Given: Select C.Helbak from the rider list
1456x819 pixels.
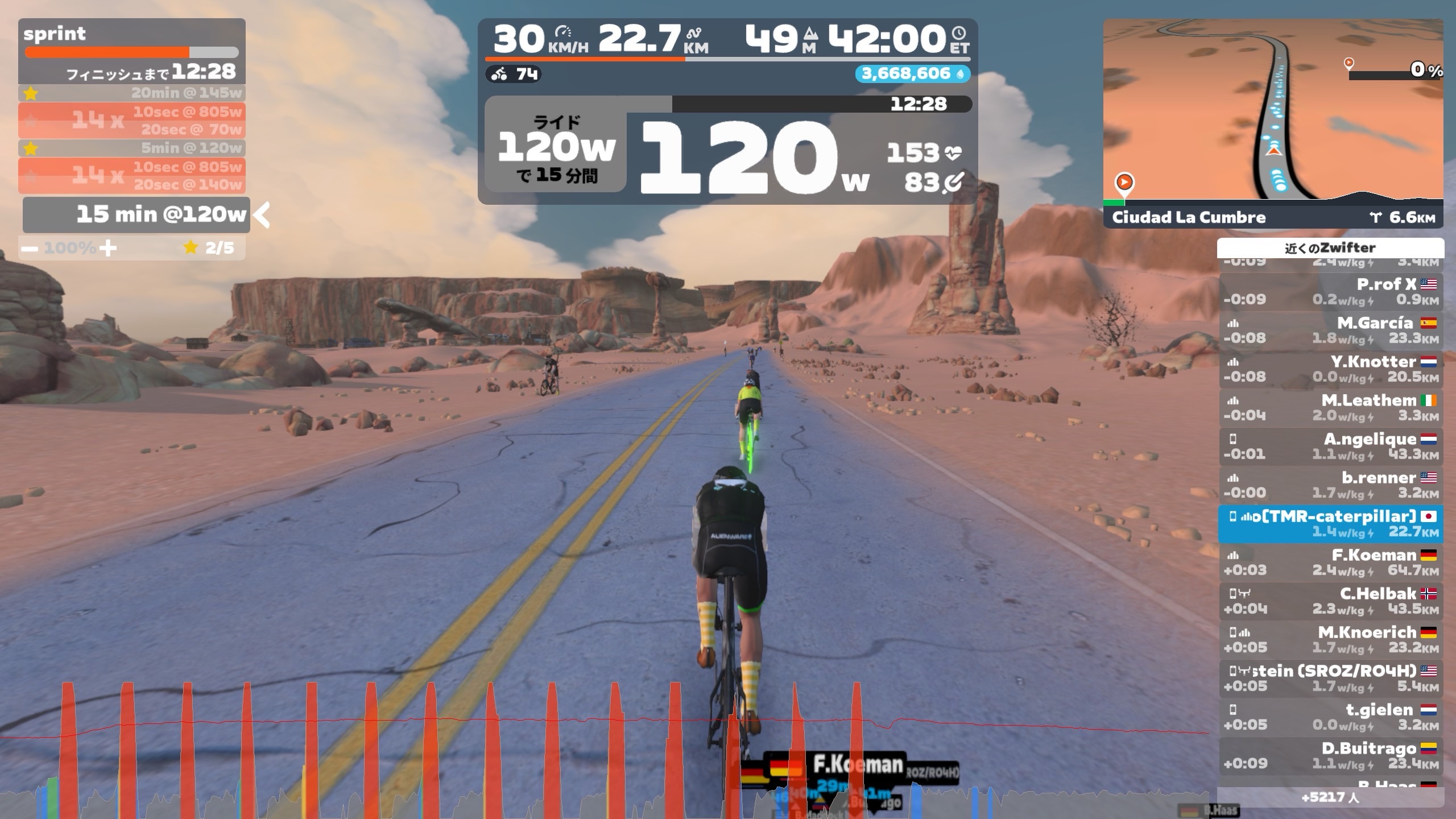Looking at the screenshot, I should point(1330,601).
